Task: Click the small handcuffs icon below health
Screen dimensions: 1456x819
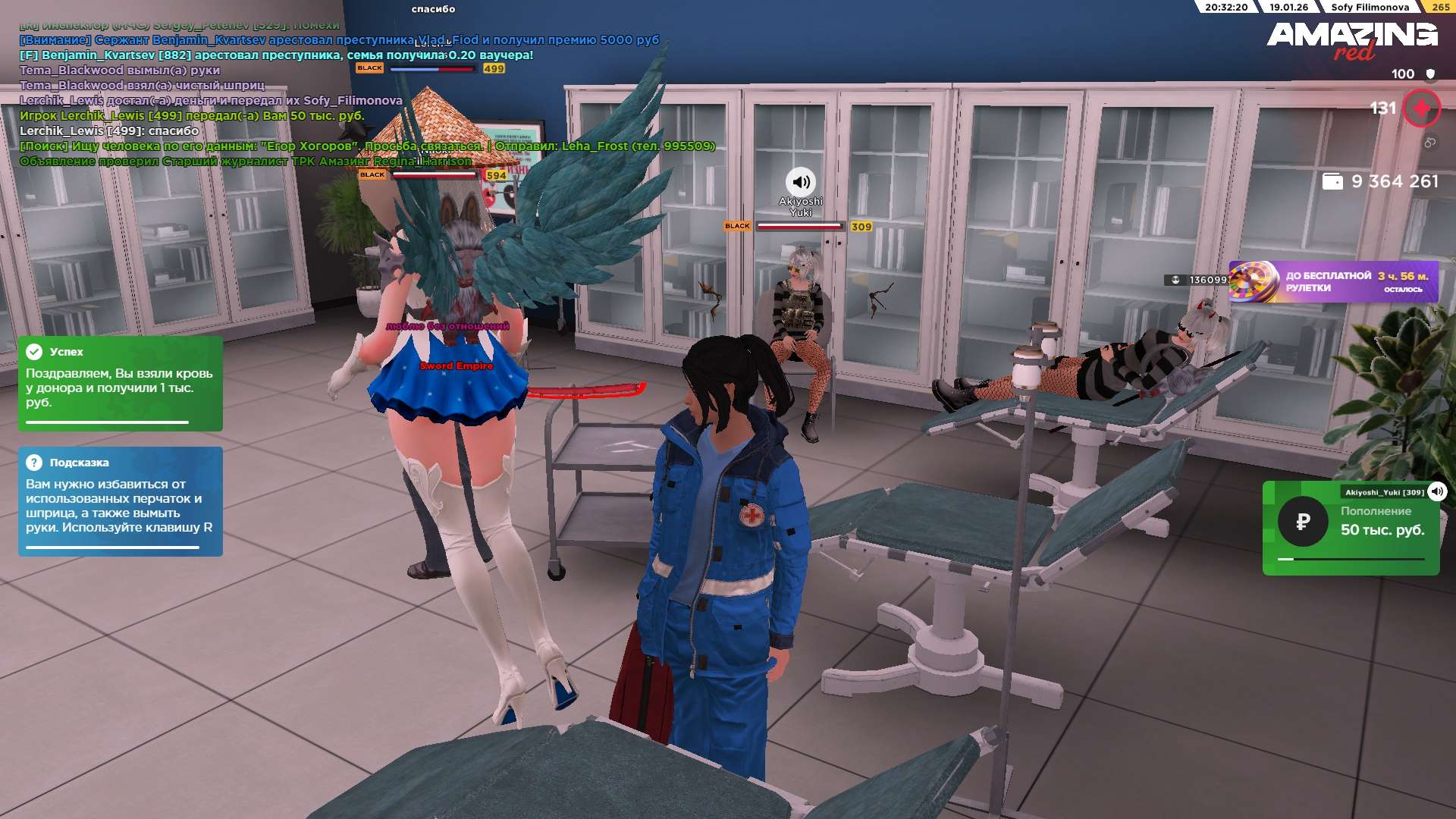Action: coord(1429,143)
